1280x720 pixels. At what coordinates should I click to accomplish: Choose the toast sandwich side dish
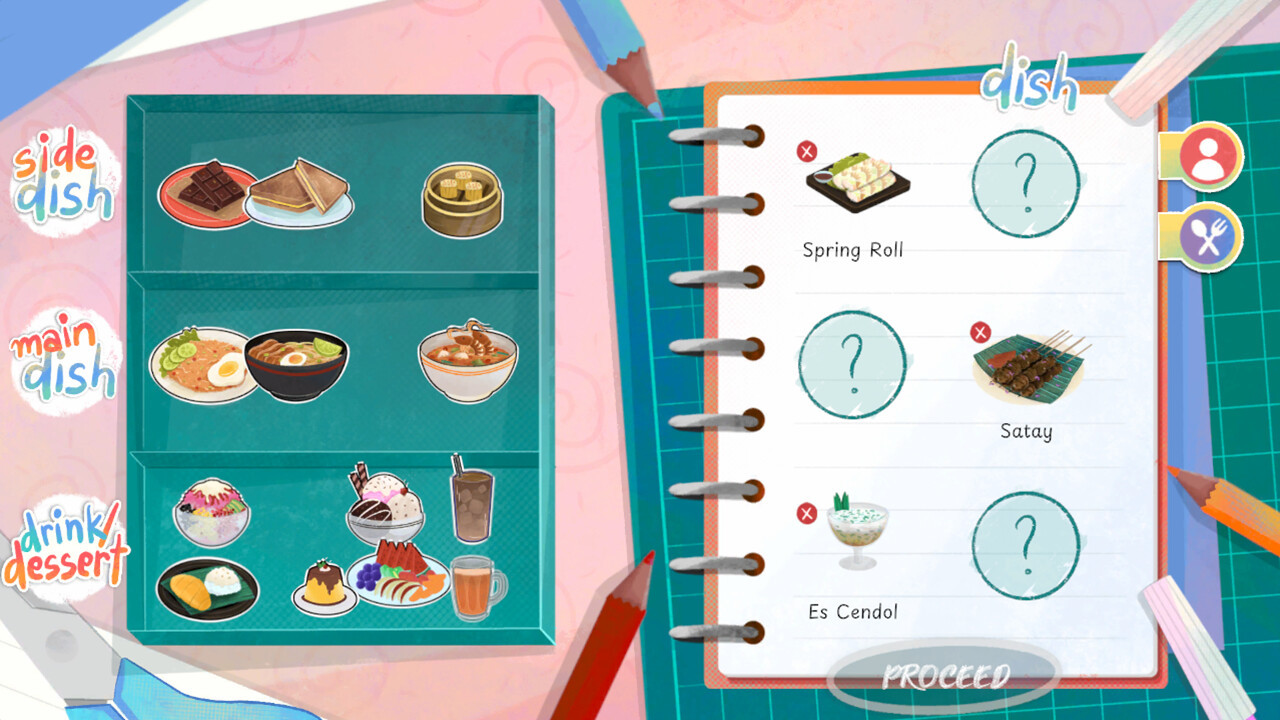[x=300, y=192]
